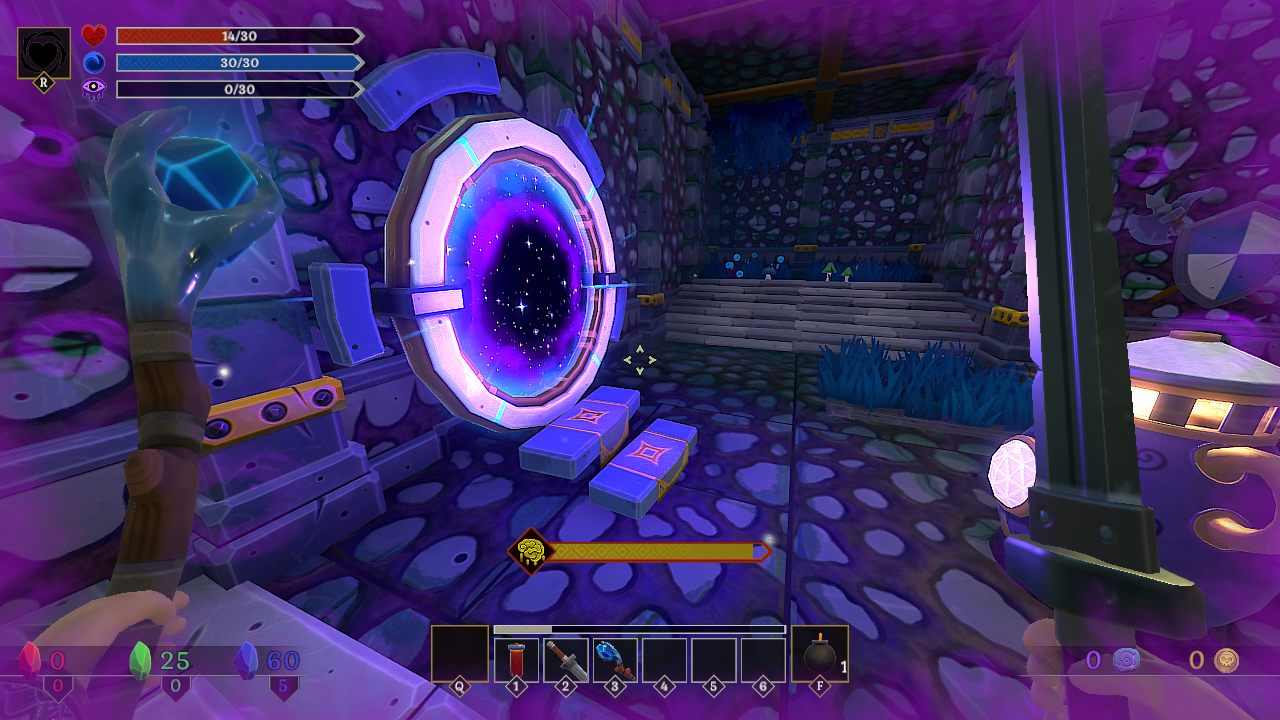This screenshot has height=720, width=1280.
Task: Click the blue swirl mana icon
Action: click(x=95, y=62)
